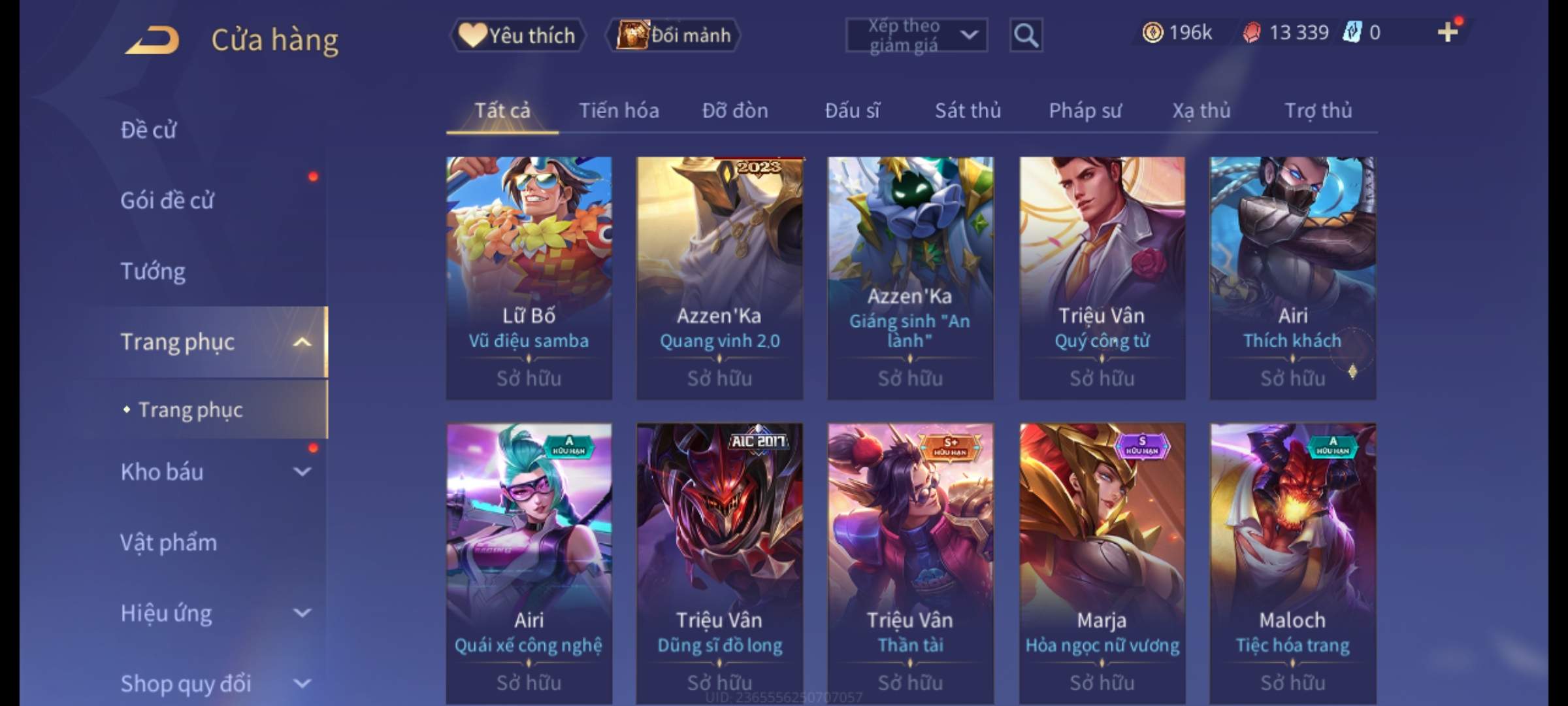
Task: Switch to the Đỡ đòn tab
Action: point(735,111)
